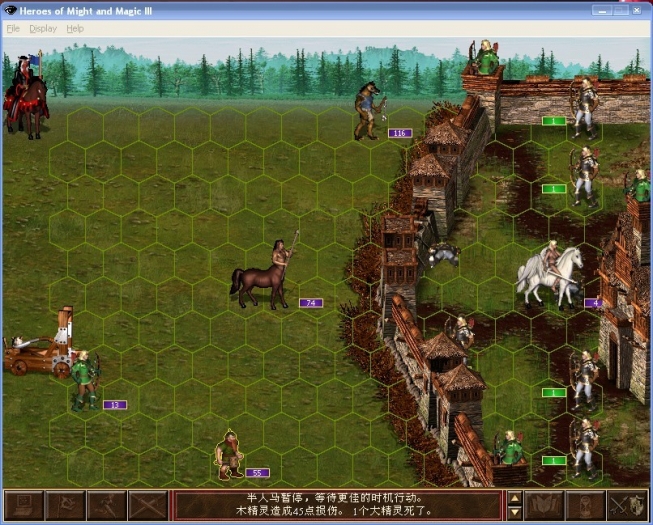The height and width of the screenshot is (525, 653).
Task: Toggle auto-combat with the crossed swords button
Action: click(147, 506)
